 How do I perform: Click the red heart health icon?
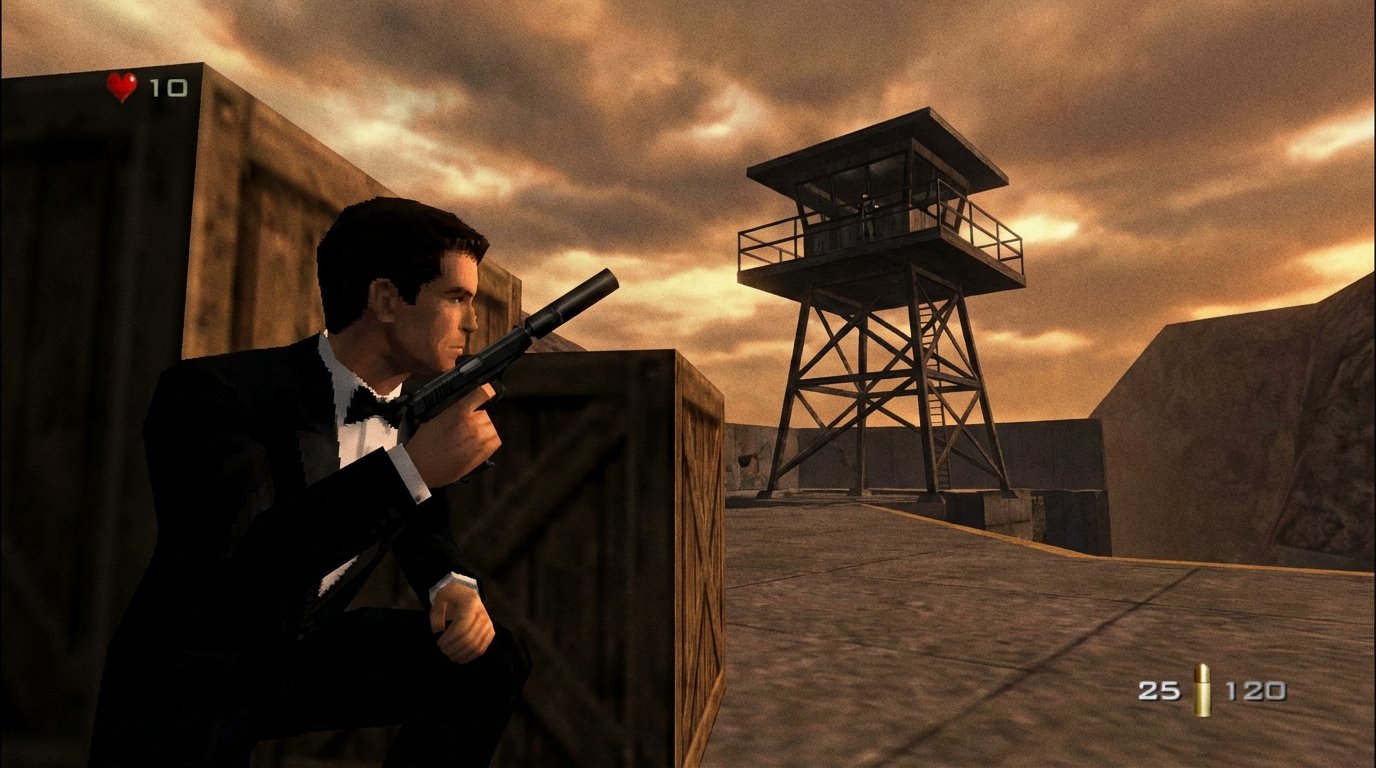[122, 86]
